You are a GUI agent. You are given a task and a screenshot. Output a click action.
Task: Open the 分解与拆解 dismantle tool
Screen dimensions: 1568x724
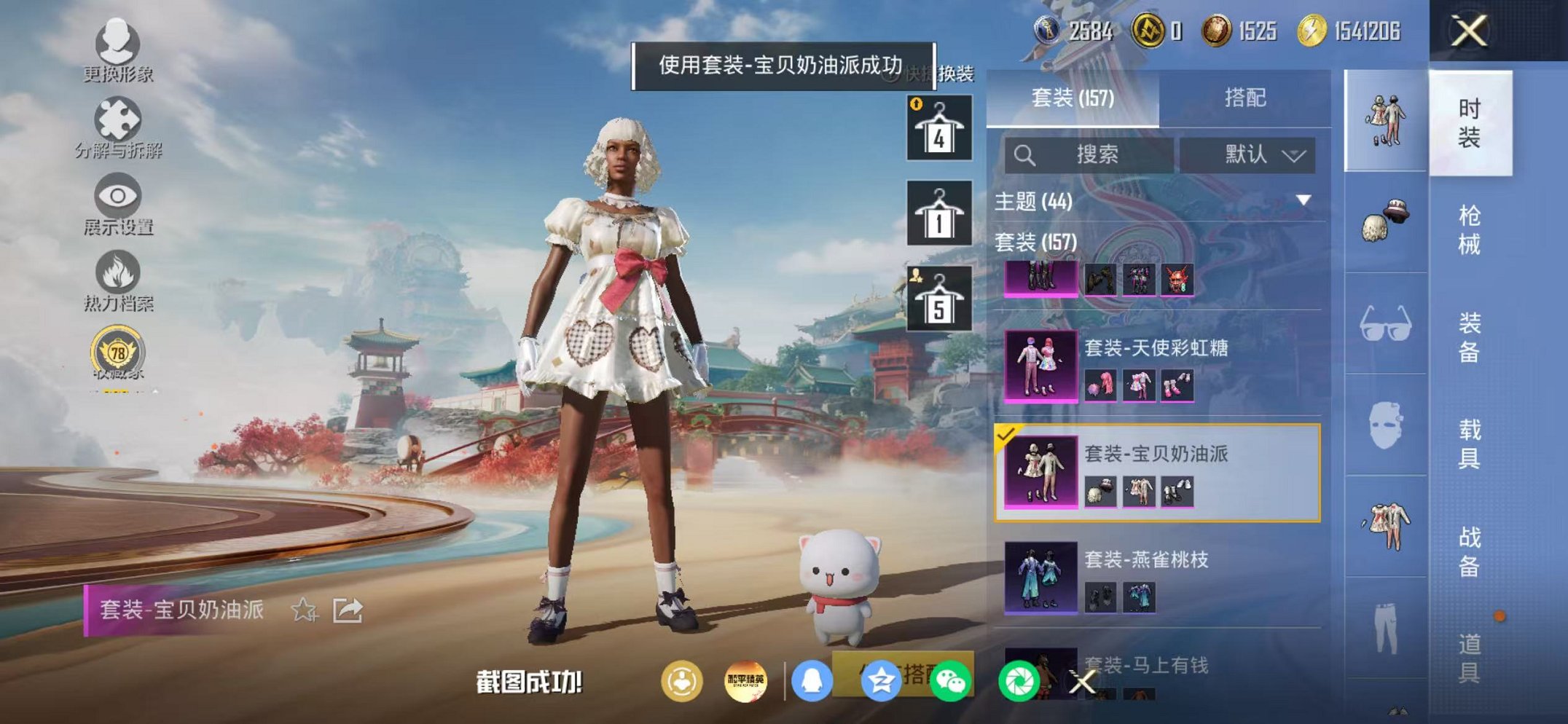coord(118,120)
